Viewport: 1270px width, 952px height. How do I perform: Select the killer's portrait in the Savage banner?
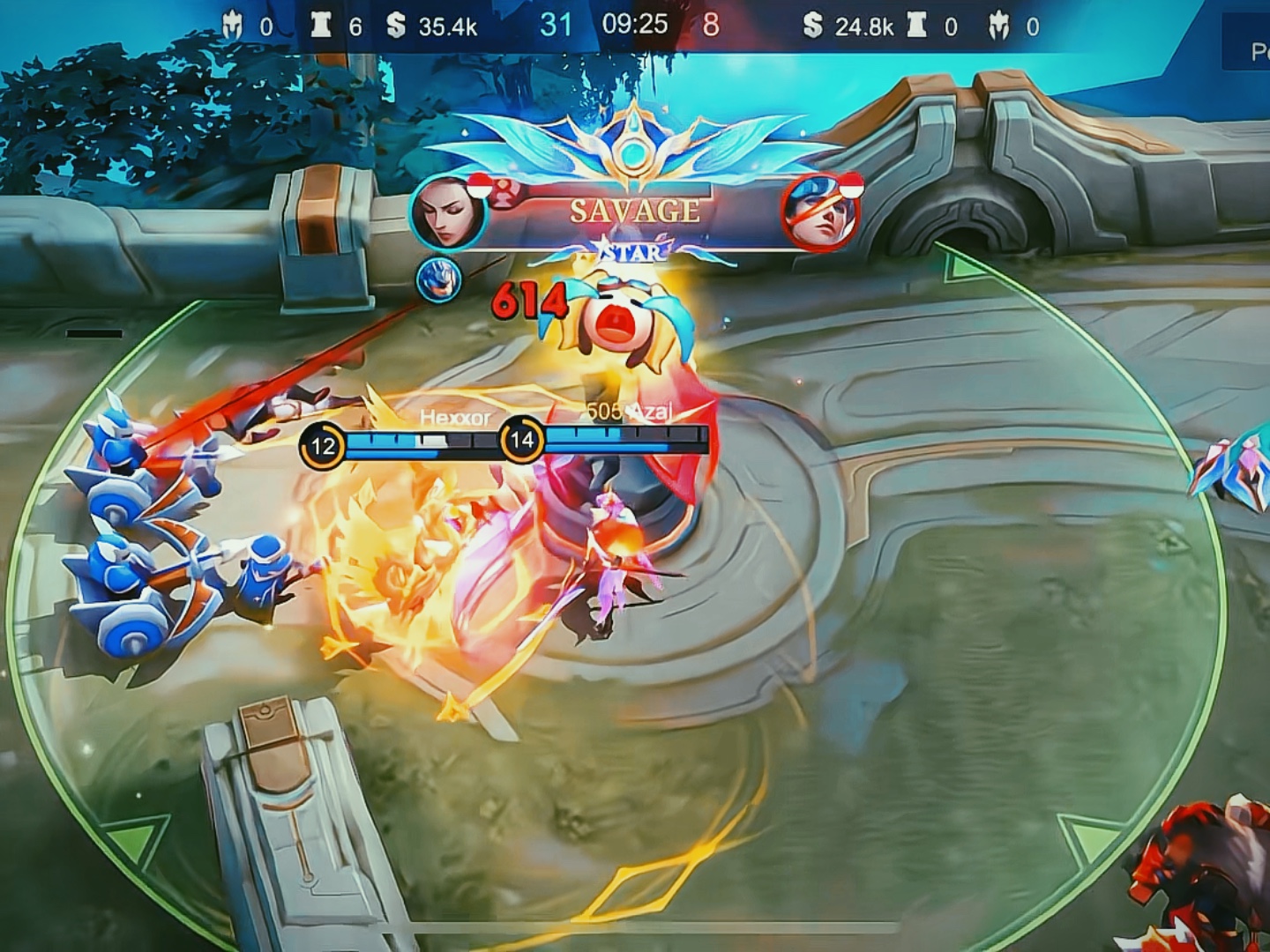(x=448, y=212)
